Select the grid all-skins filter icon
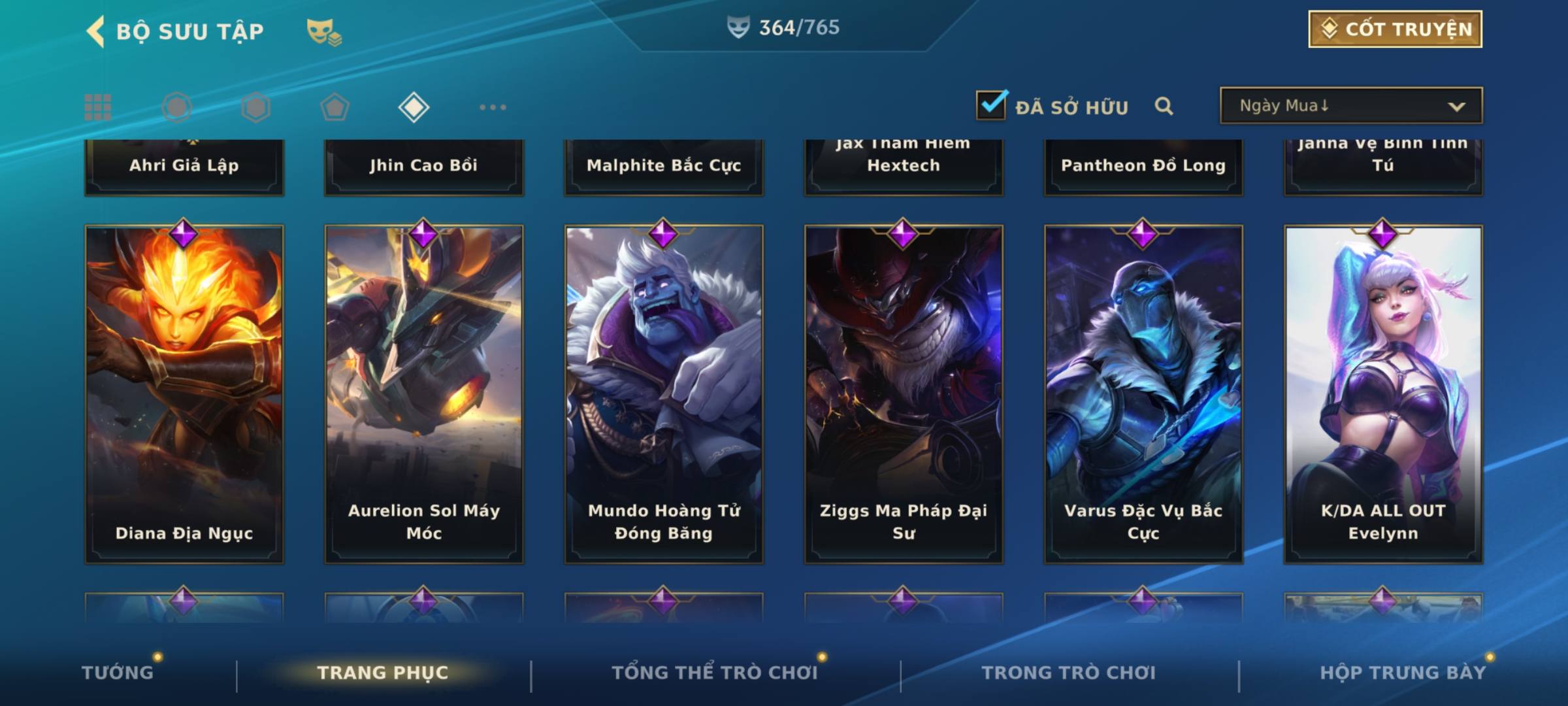Viewport: 1568px width, 706px height. [98, 107]
